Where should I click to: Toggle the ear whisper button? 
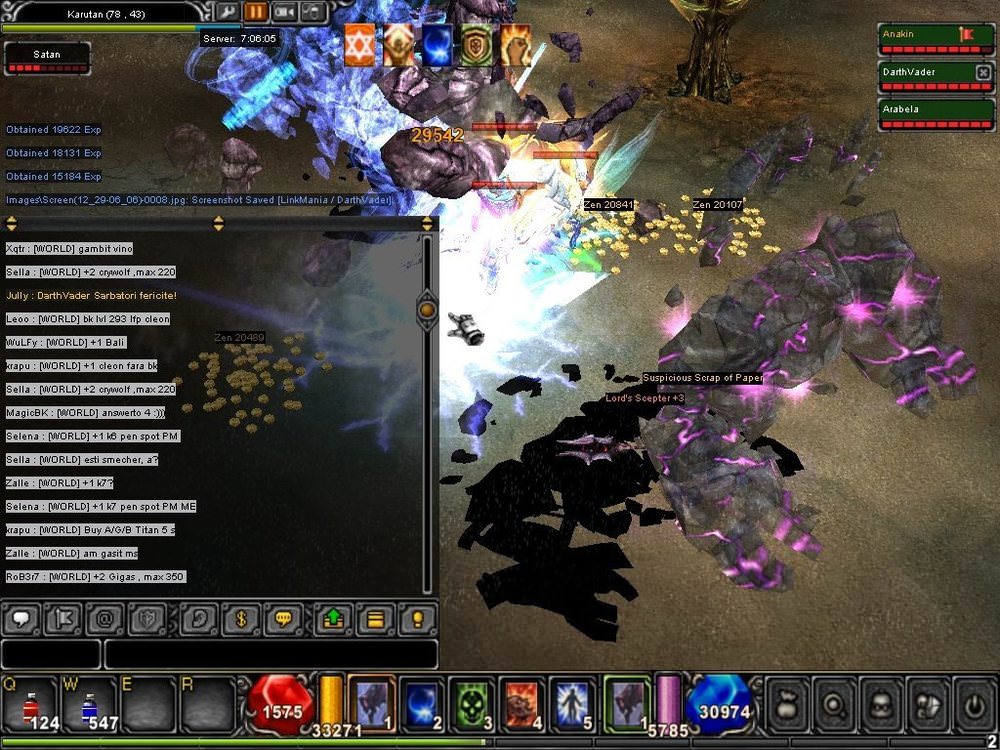[197, 620]
